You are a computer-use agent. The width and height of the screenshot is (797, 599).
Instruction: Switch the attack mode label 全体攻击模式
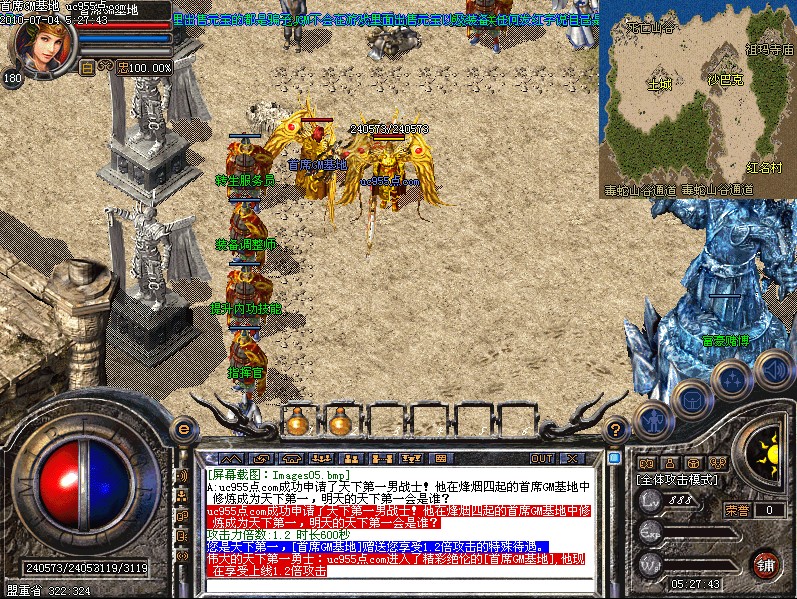(676, 481)
